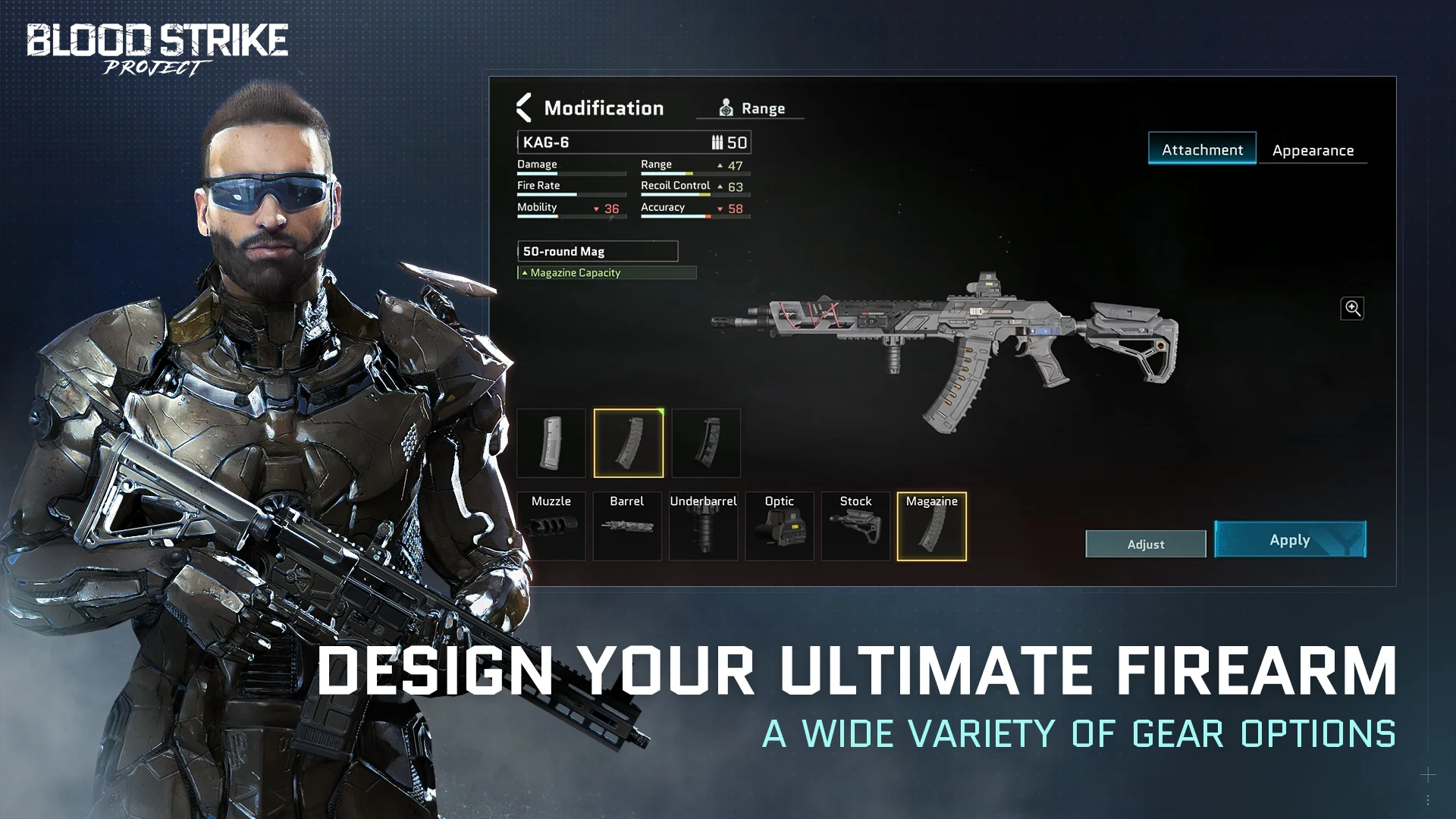Open the Optic attachment category
Viewport: 1456px width, 819px height.
[x=780, y=527]
